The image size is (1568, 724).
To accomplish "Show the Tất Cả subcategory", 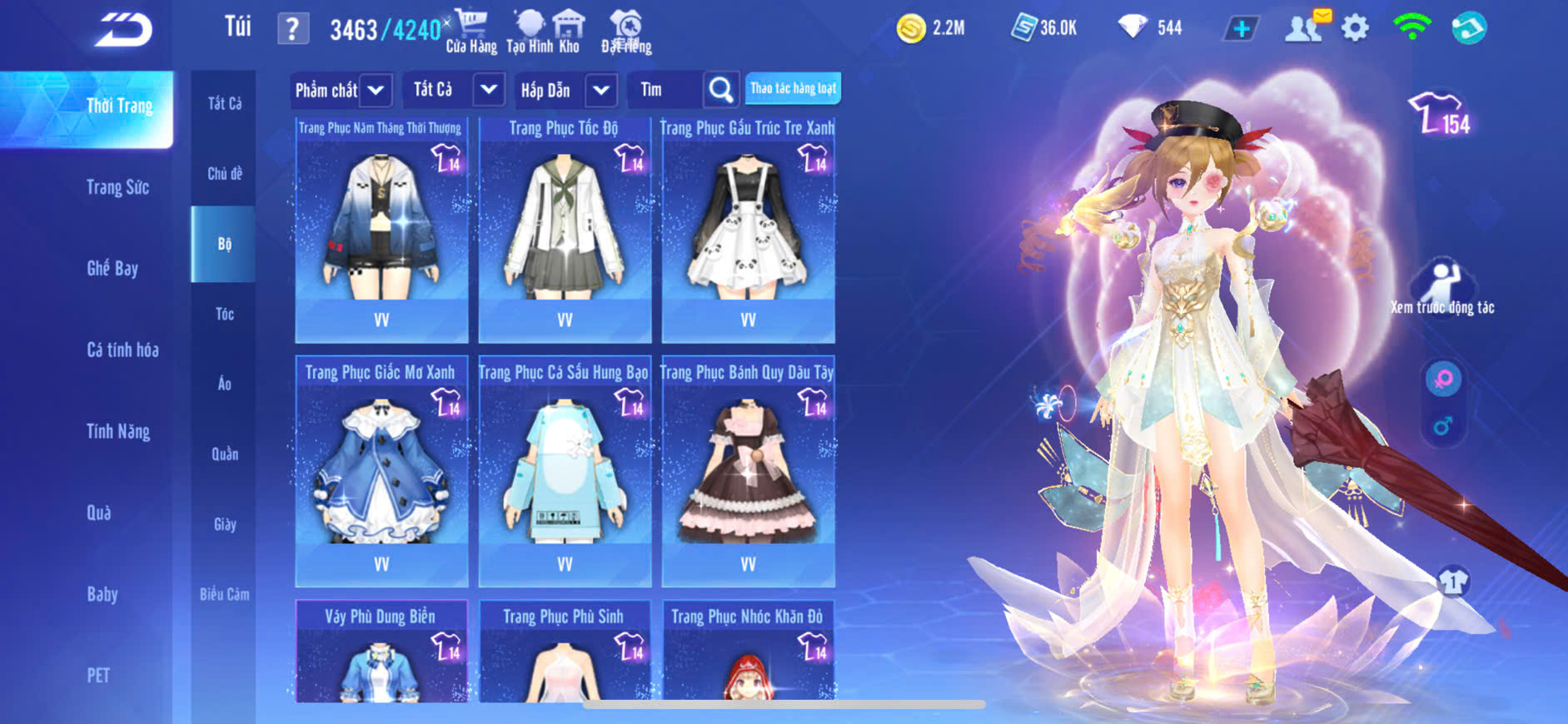I will 224,103.
